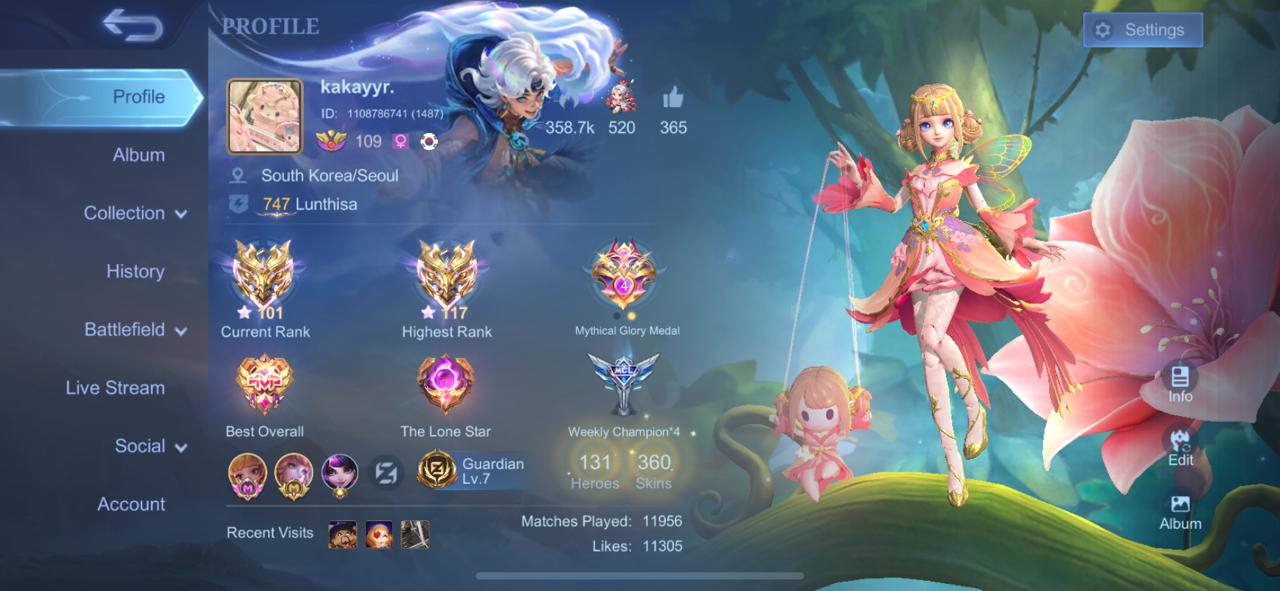The height and width of the screenshot is (591, 1280).
Task: Inspect the Mythical Glory Medal
Action: (x=625, y=276)
